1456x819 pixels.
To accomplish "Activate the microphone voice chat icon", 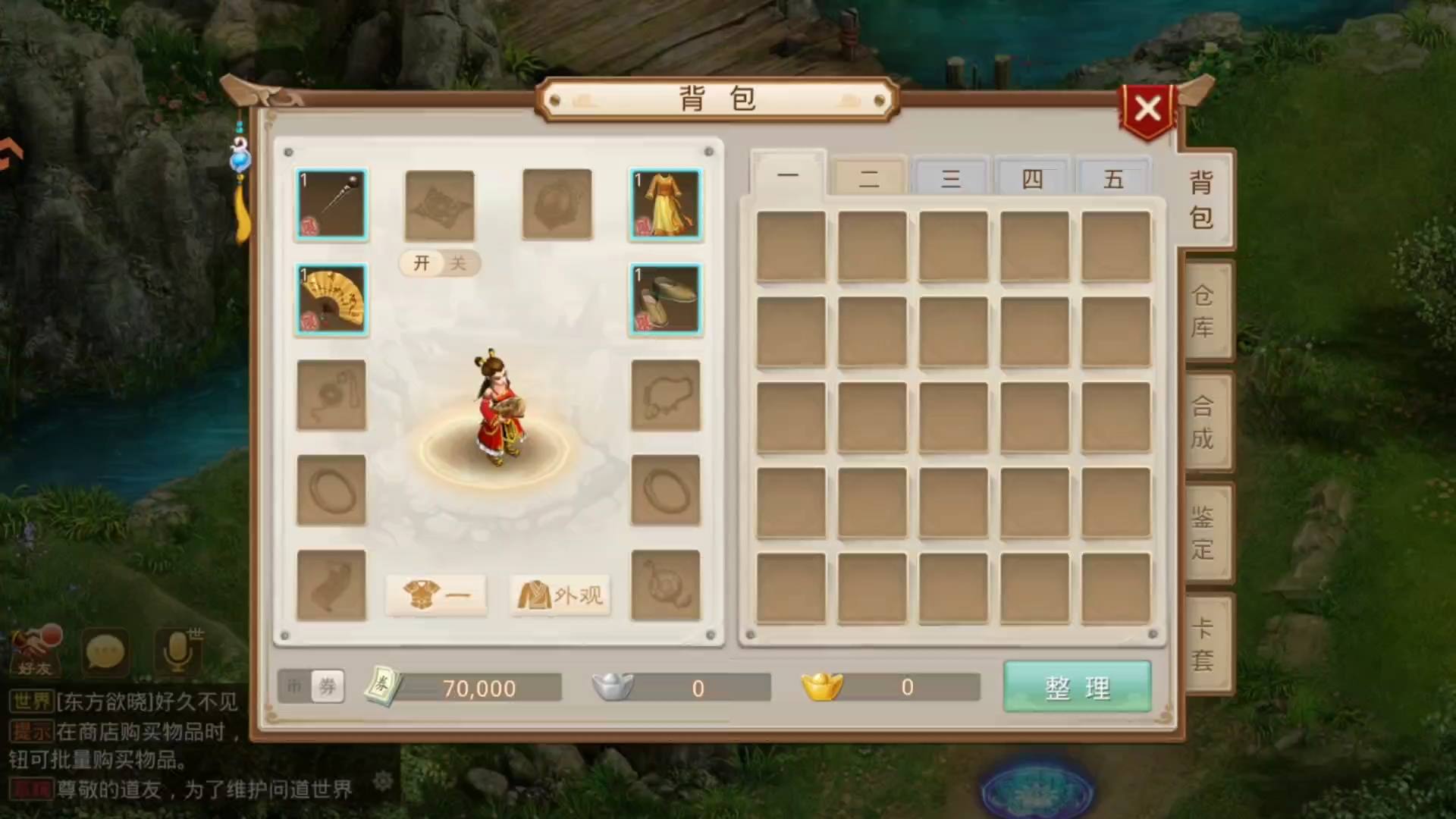I will point(178,652).
